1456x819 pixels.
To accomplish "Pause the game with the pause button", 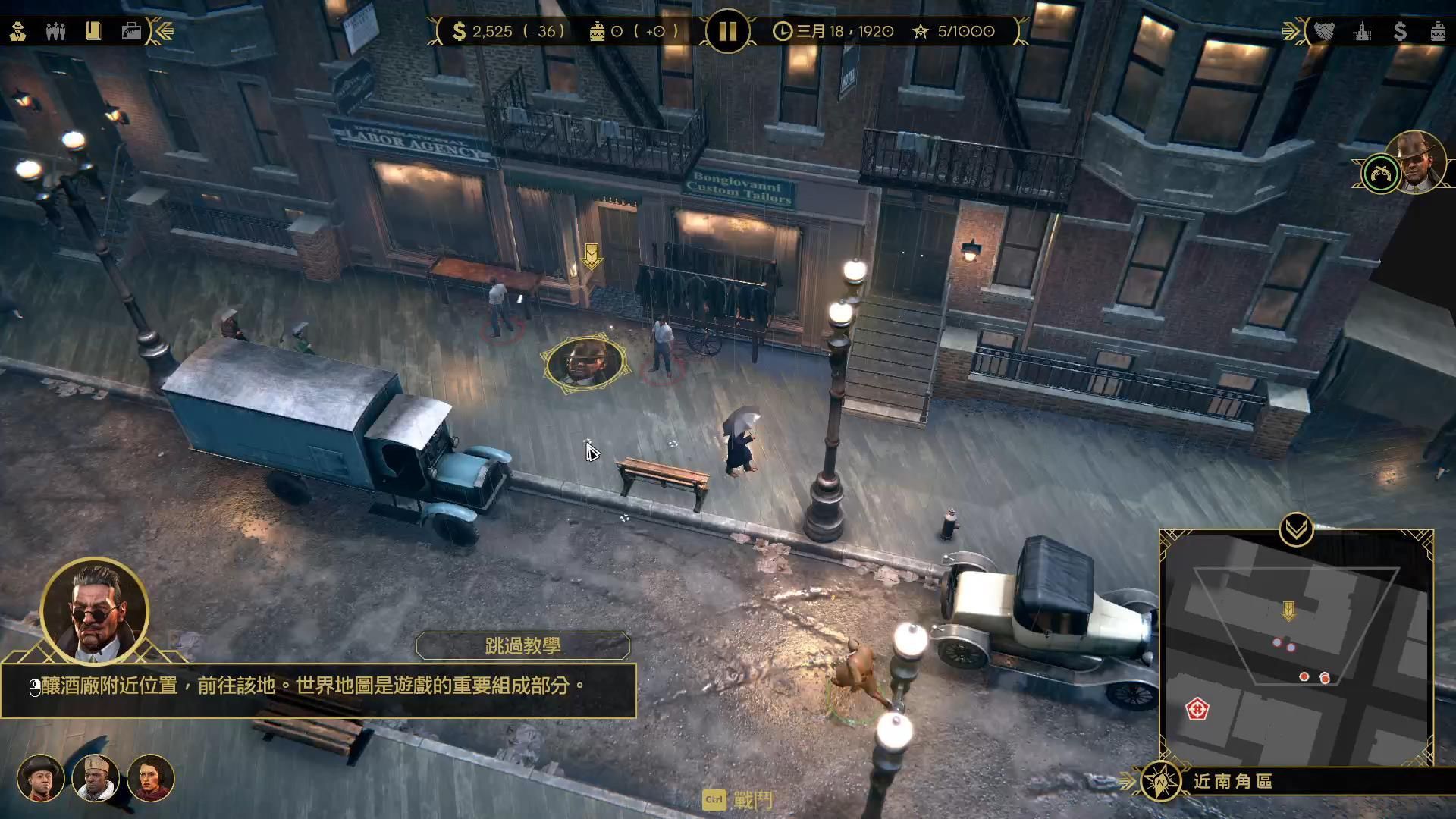I will [728, 32].
